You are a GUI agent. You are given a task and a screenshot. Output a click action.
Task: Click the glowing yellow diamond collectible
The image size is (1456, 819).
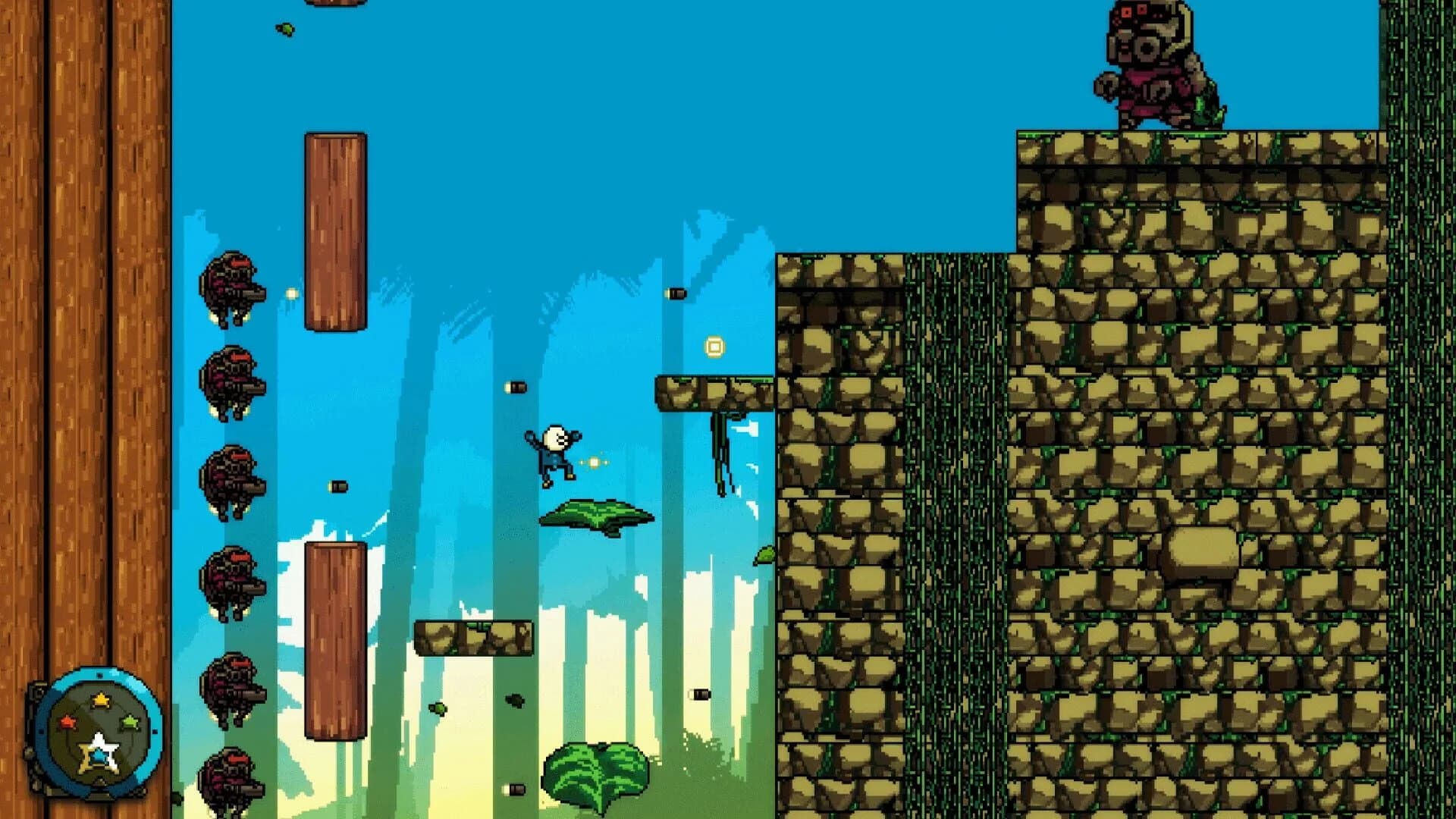714,347
